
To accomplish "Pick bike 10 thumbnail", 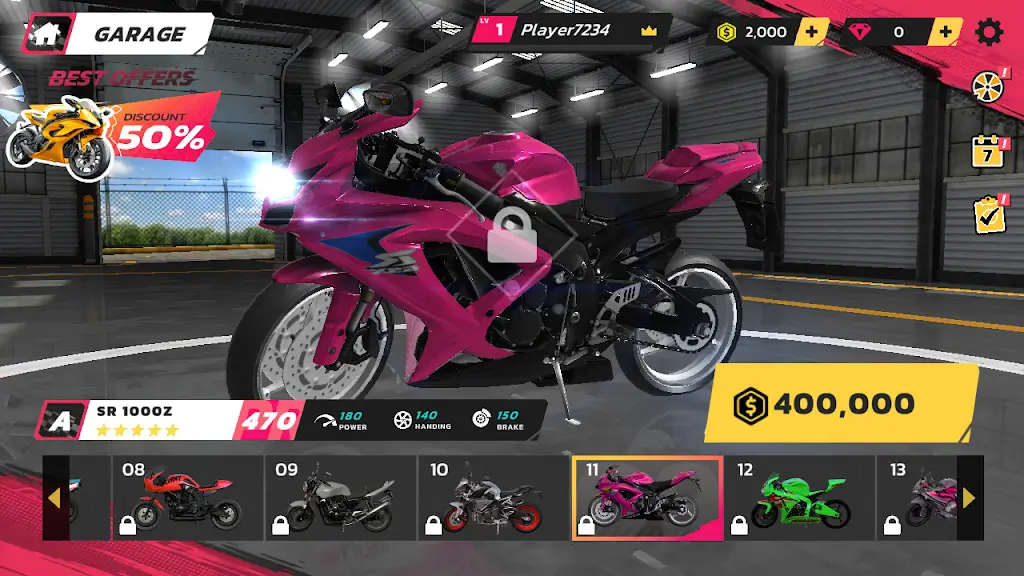I will (493, 498).
